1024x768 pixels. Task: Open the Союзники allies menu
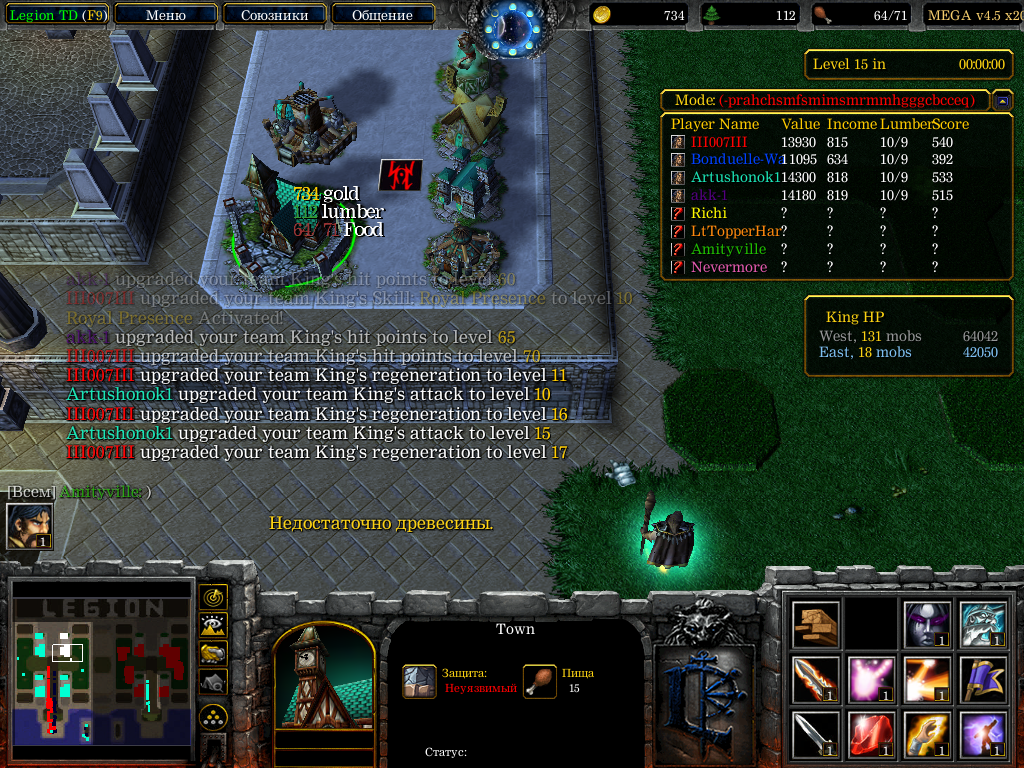click(273, 15)
